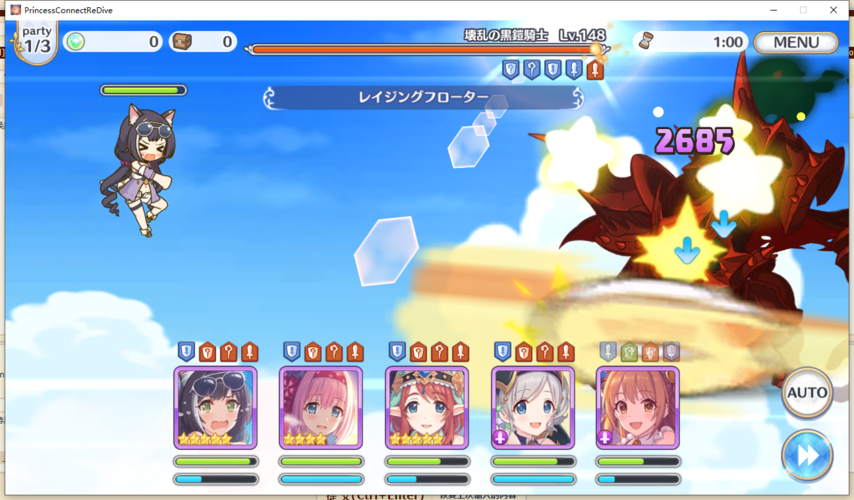The height and width of the screenshot is (500, 854).
Task: Select the silver-haired character portrait
Action: click(533, 408)
